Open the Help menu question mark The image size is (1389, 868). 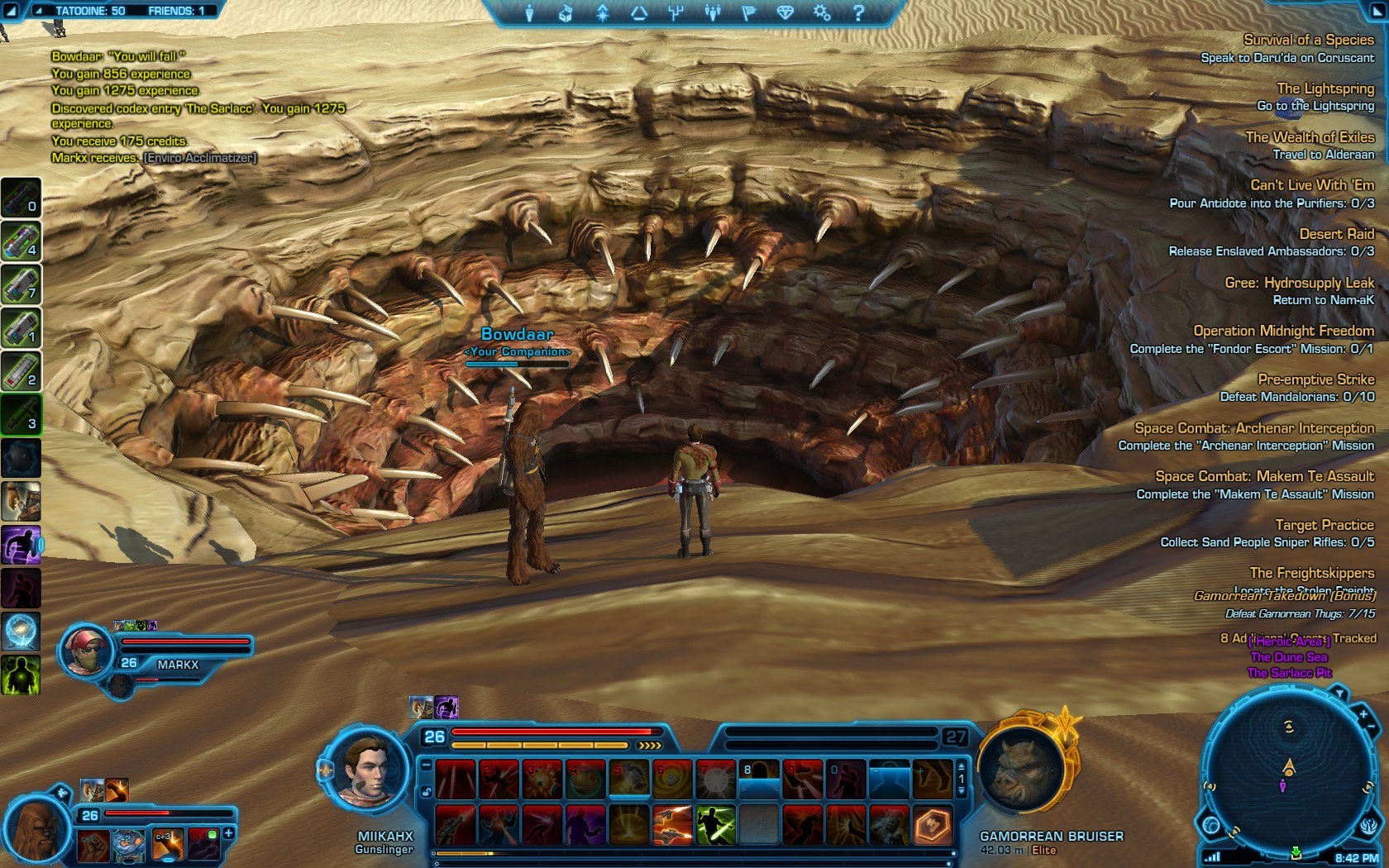click(x=860, y=11)
